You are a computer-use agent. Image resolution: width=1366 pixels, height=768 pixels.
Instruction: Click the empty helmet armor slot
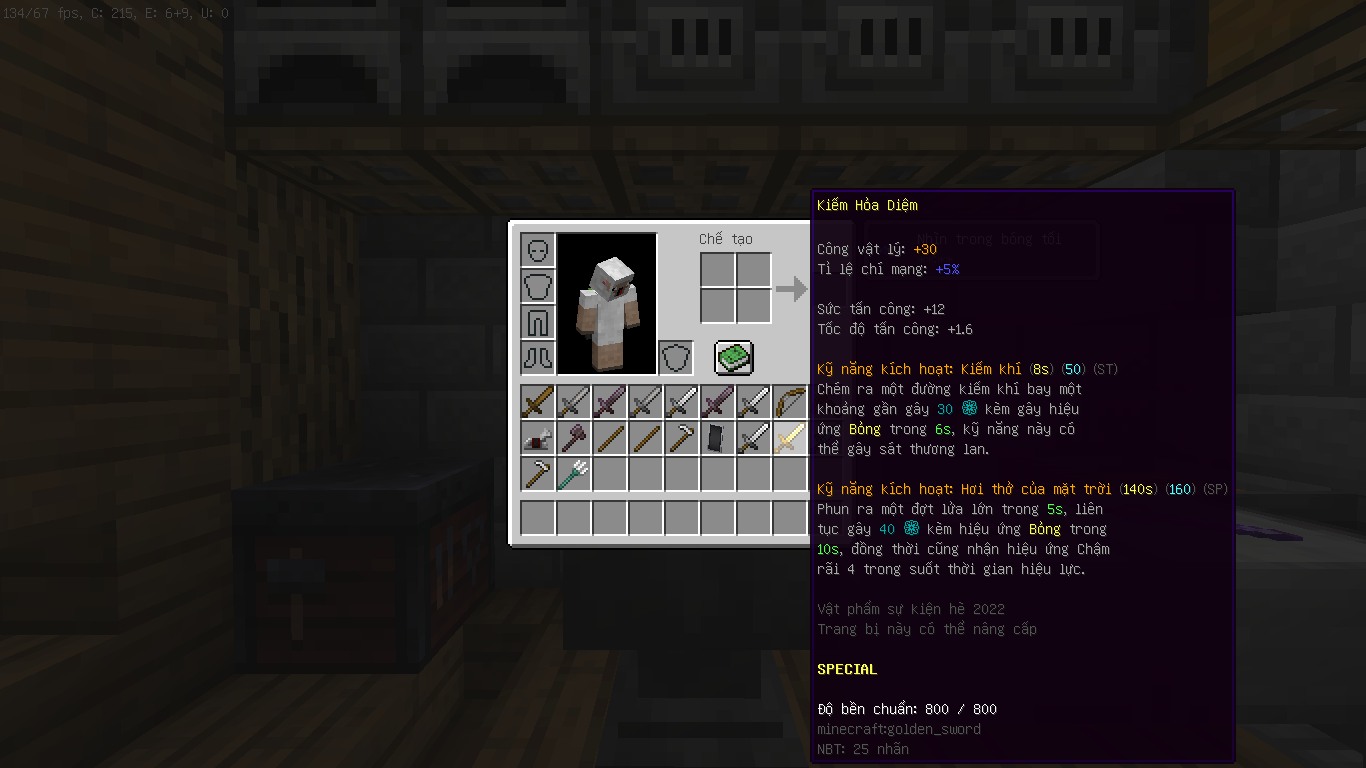(x=537, y=249)
